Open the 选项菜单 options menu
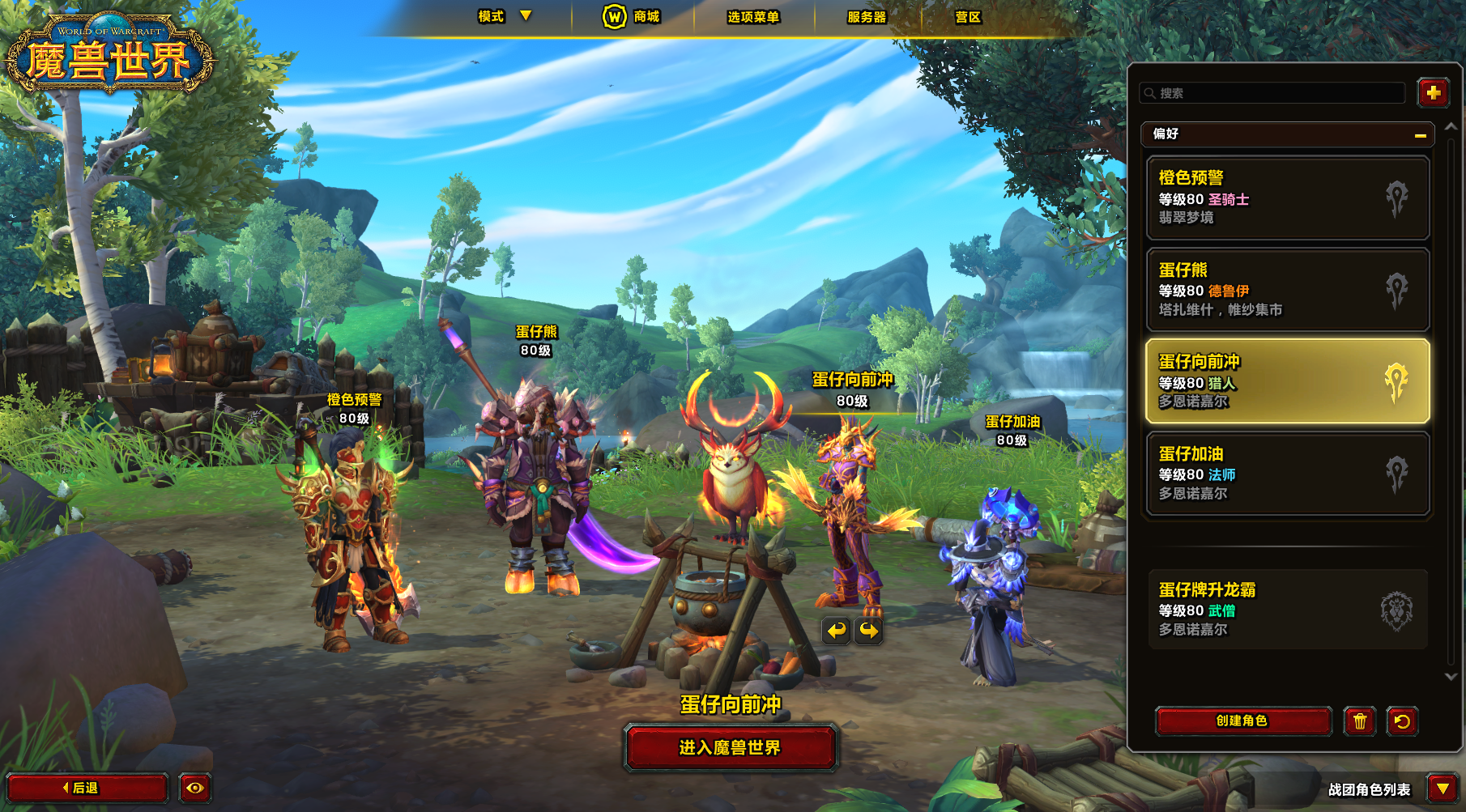Viewport: 1466px width, 812px height. point(752,17)
